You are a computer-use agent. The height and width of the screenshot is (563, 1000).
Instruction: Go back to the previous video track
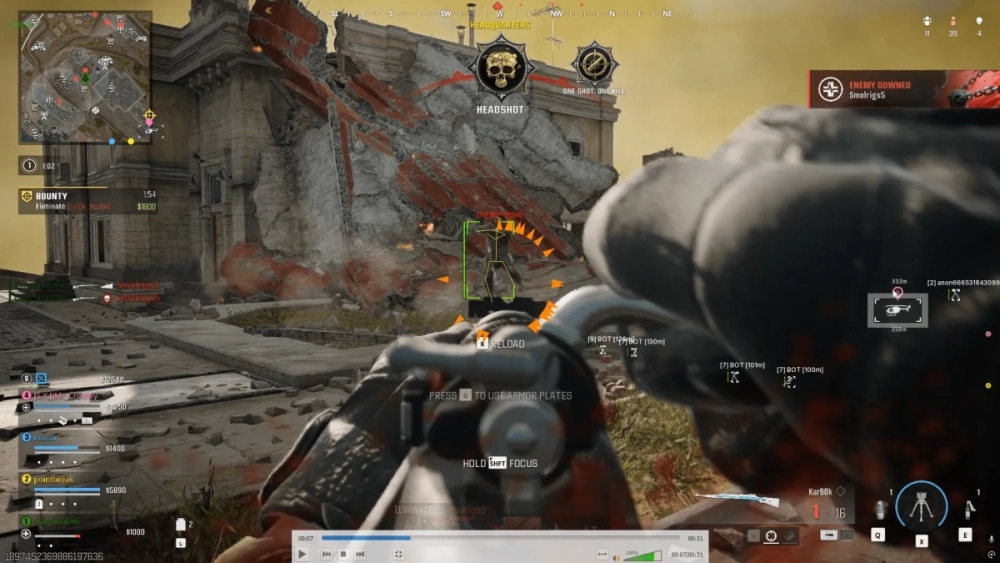(326, 554)
